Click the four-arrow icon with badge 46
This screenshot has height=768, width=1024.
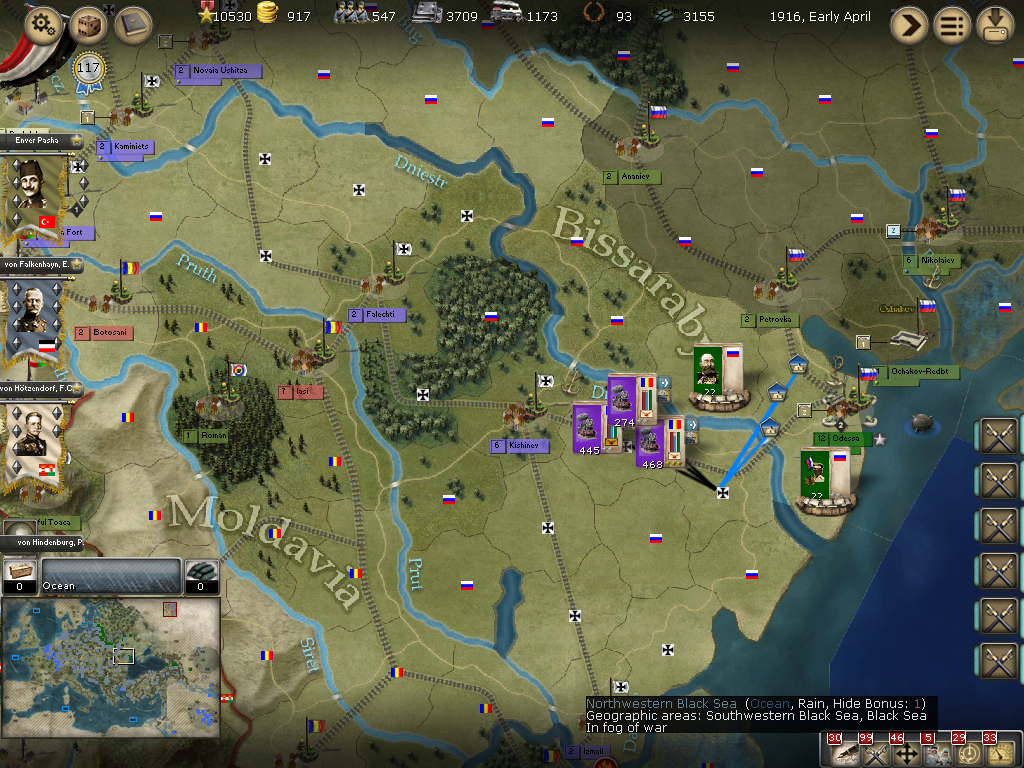(906, 753)
